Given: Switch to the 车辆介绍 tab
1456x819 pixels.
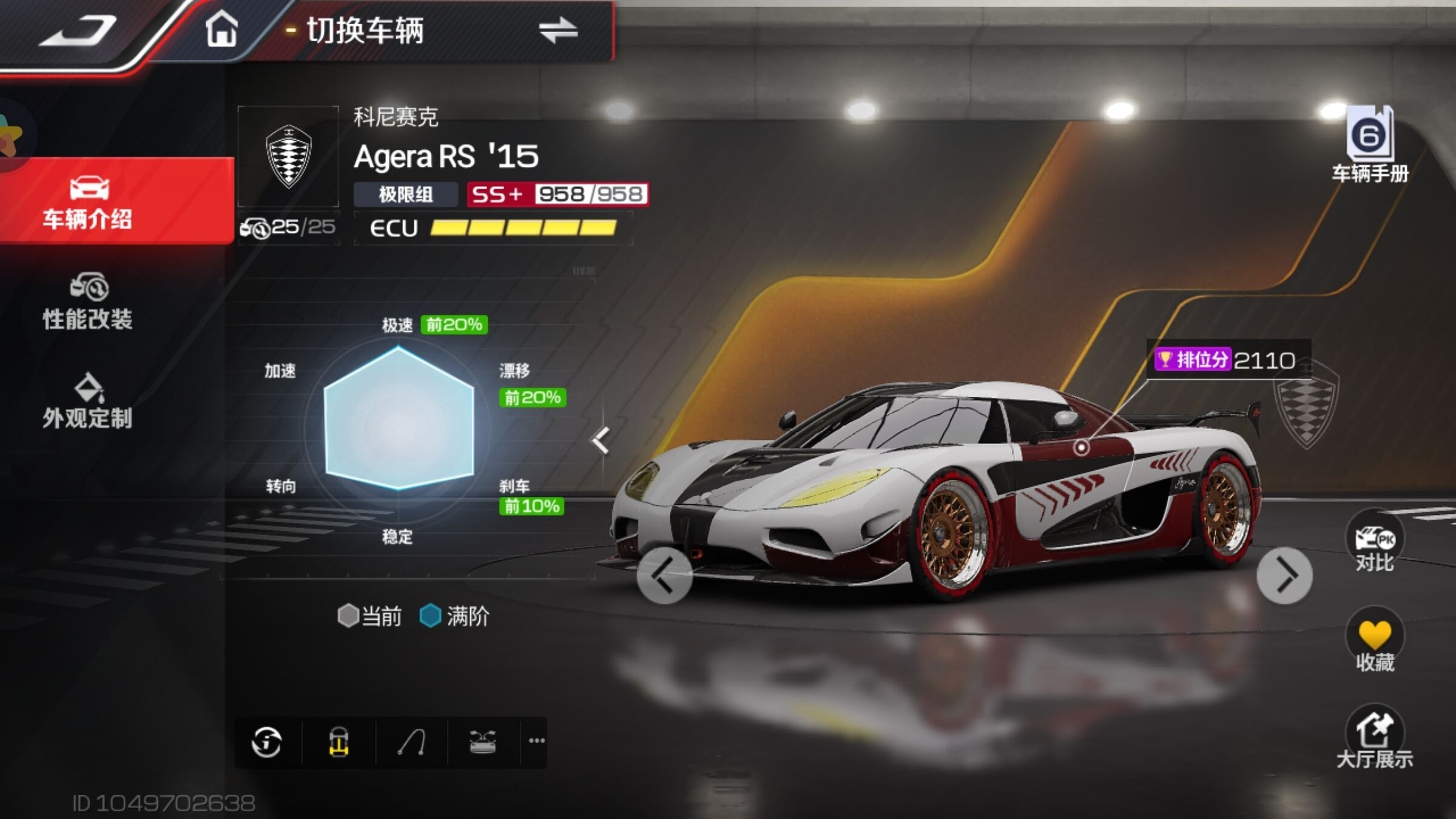Looking at the screenshot, I should [88, 201].
